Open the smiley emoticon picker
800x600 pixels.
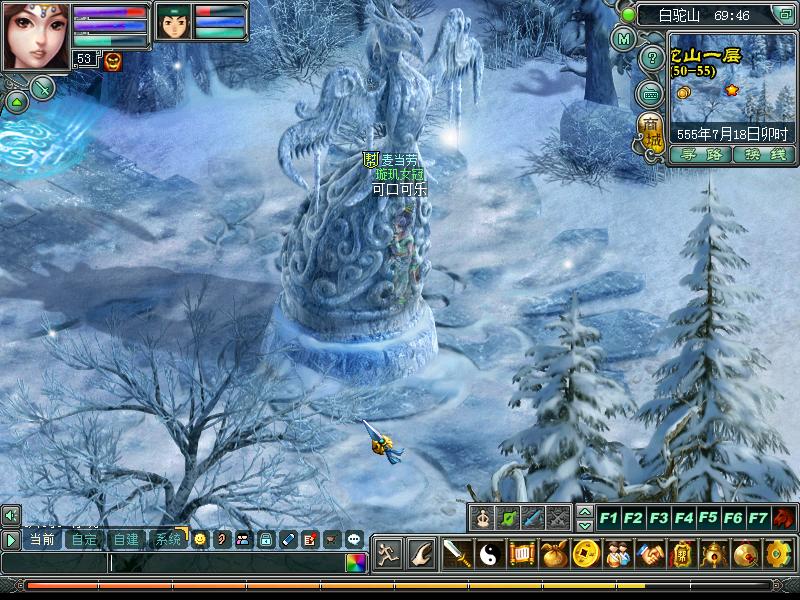point(200,539)
